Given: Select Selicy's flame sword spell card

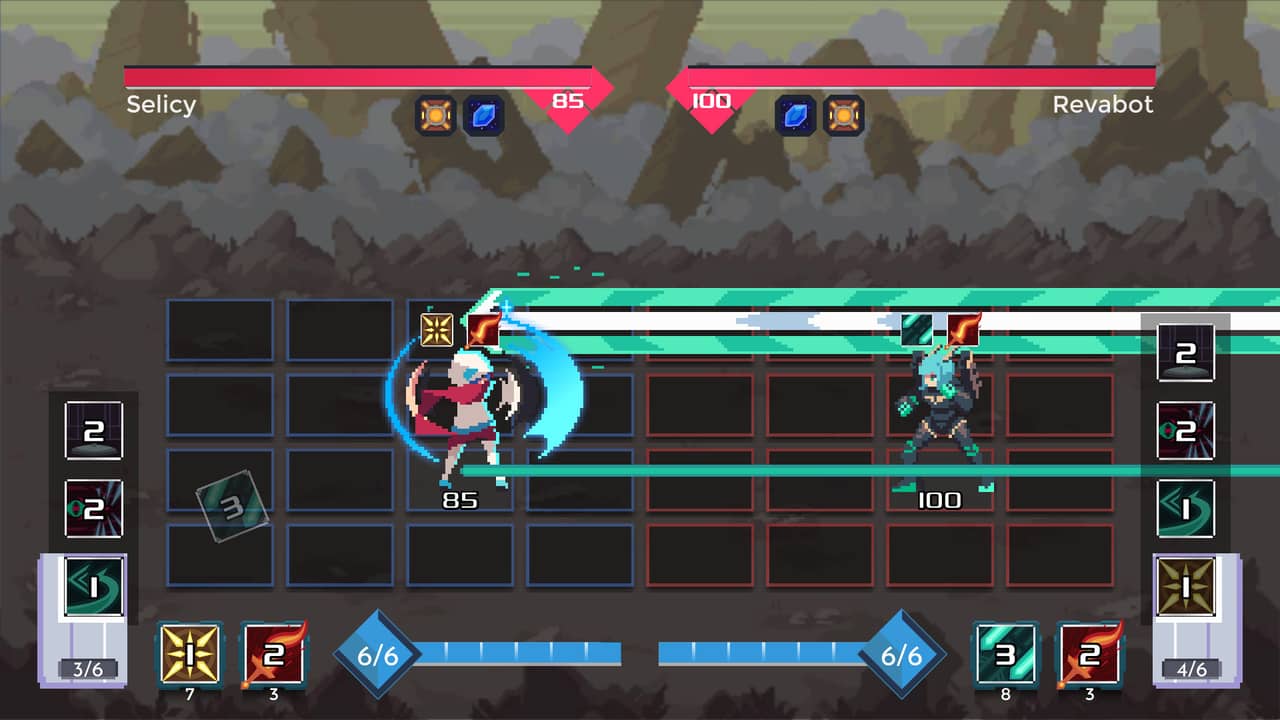Looking at the screenshot, I should click(273, 655).
